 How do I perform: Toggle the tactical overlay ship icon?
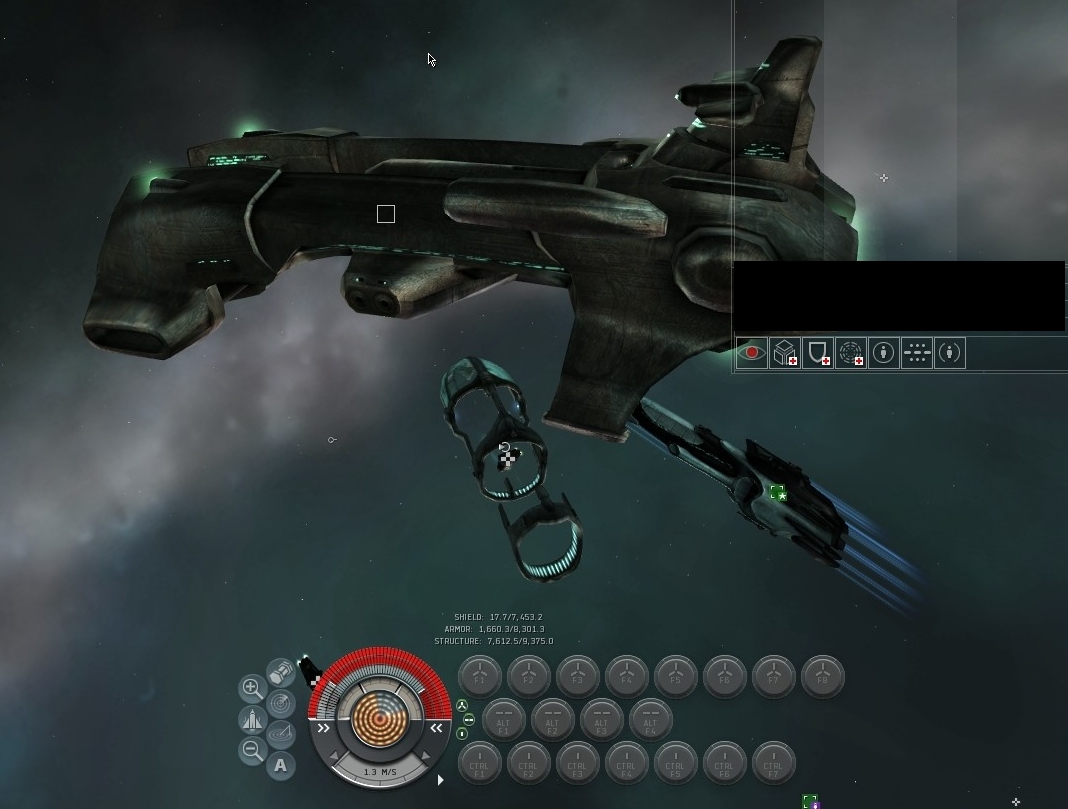[252, 720]
